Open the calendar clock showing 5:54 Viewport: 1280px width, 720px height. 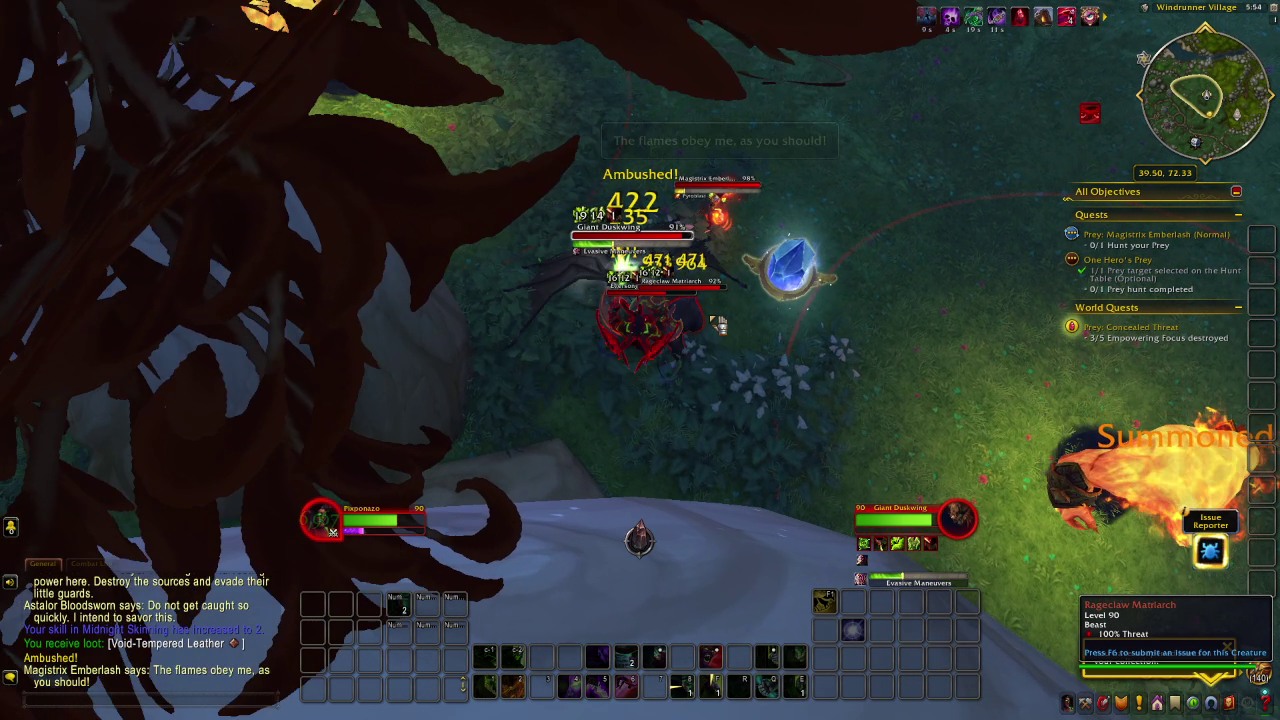pyautogui.click(x=1254, y=7)
